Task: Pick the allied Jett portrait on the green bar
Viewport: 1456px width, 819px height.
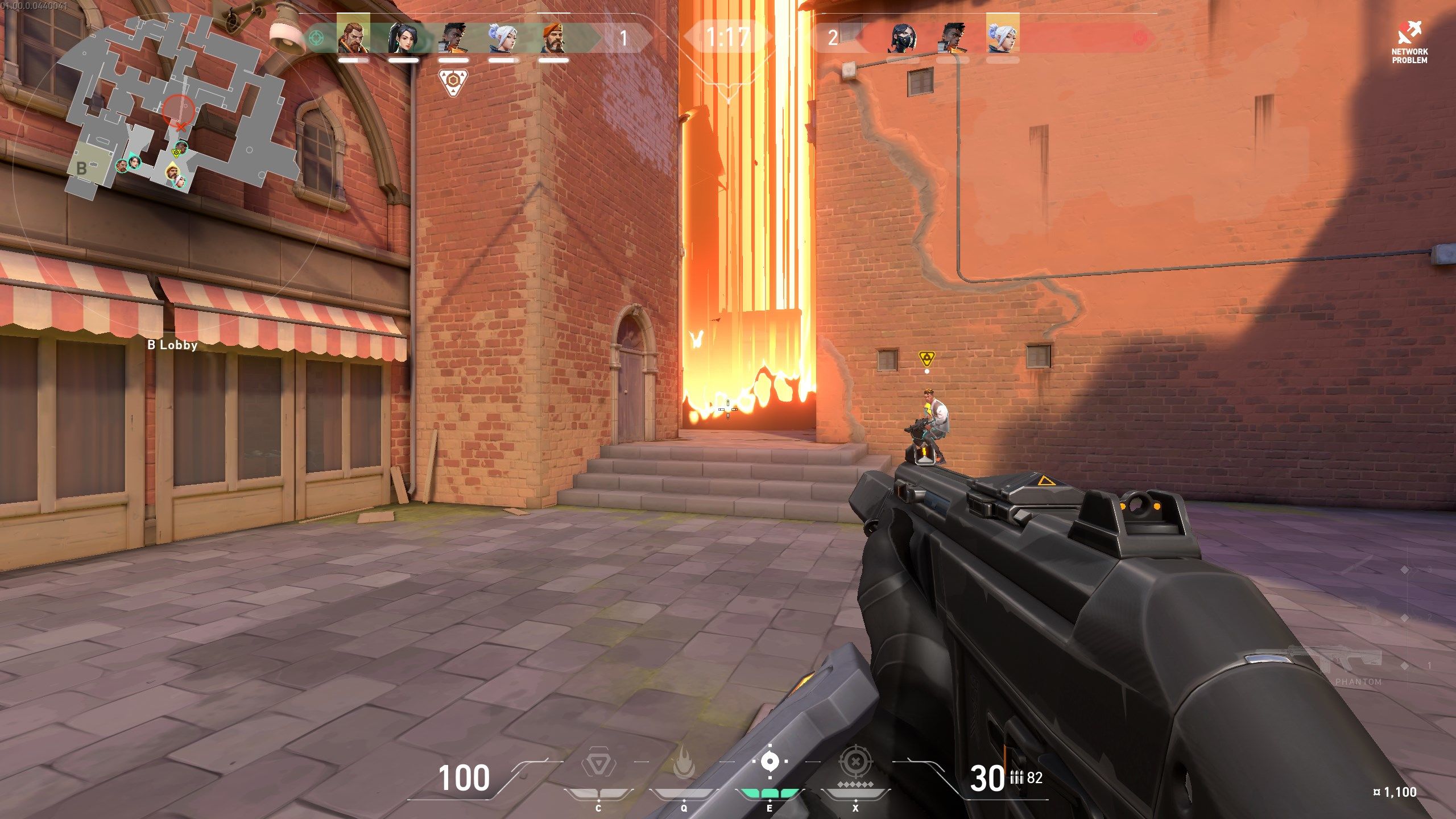Action: click(503, 38)
